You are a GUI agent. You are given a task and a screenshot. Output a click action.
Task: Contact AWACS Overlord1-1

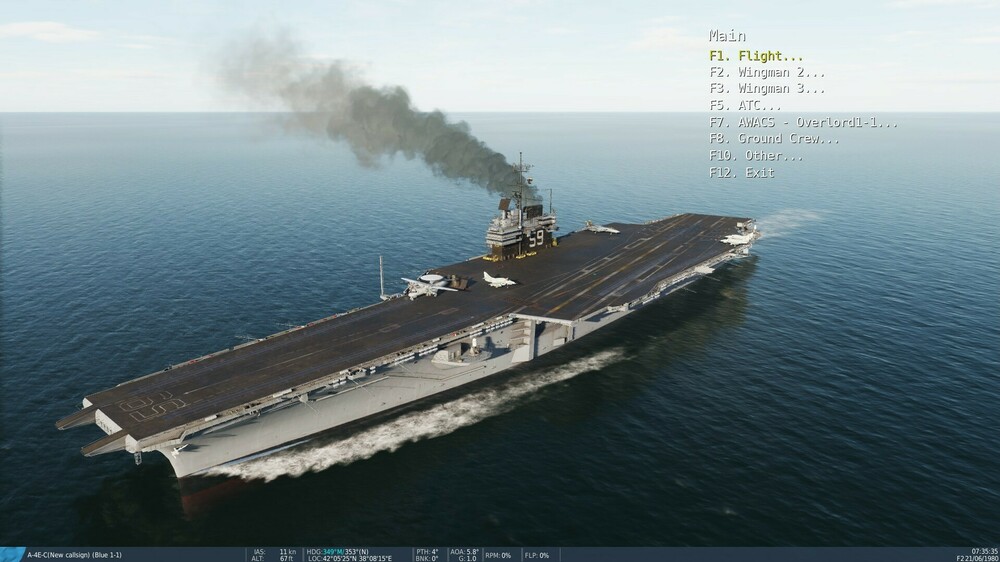pyautogui.click(x=803, y=122)
